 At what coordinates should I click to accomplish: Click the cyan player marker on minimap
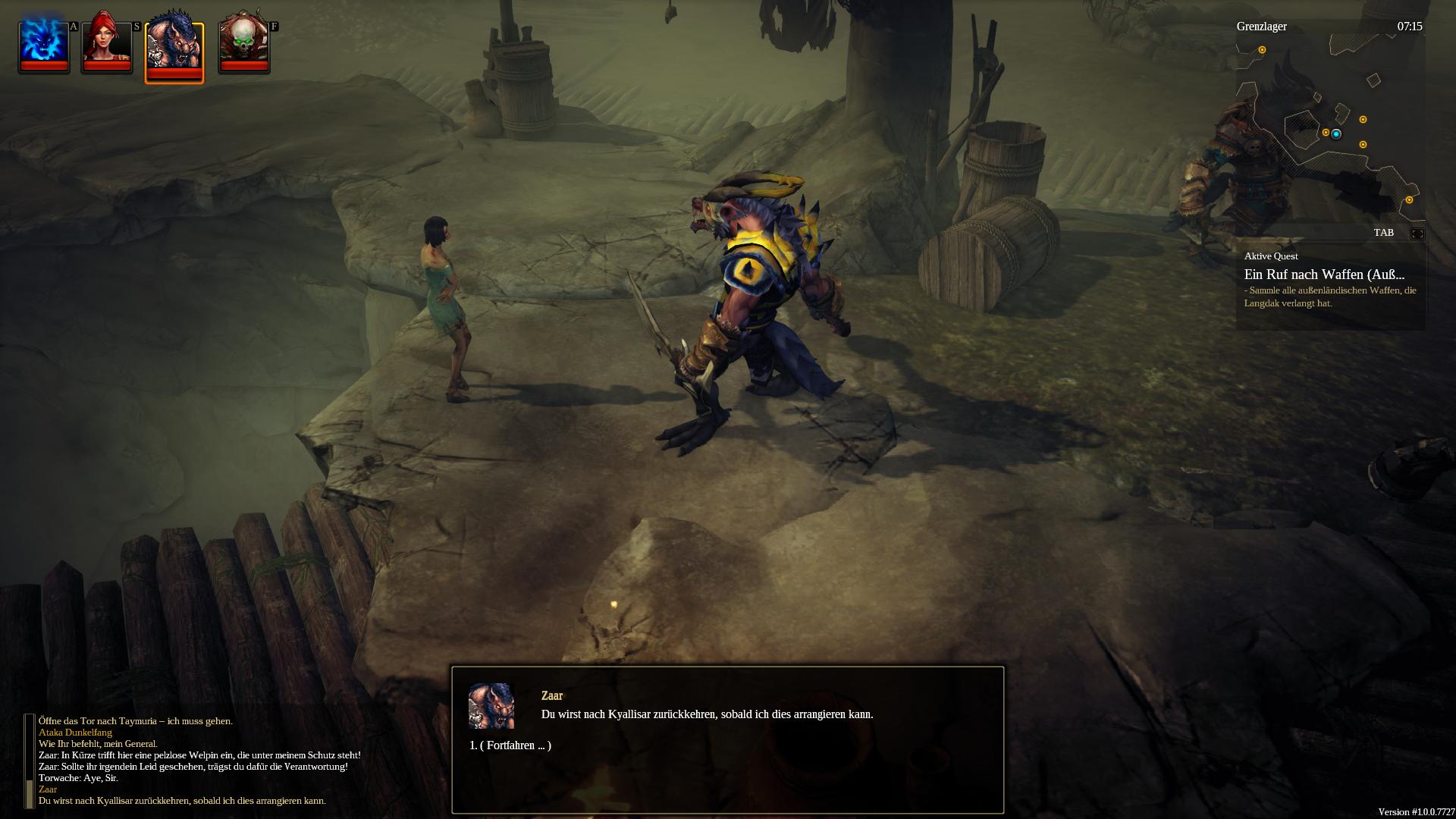pyautogui.click(x=1336, y=134)
